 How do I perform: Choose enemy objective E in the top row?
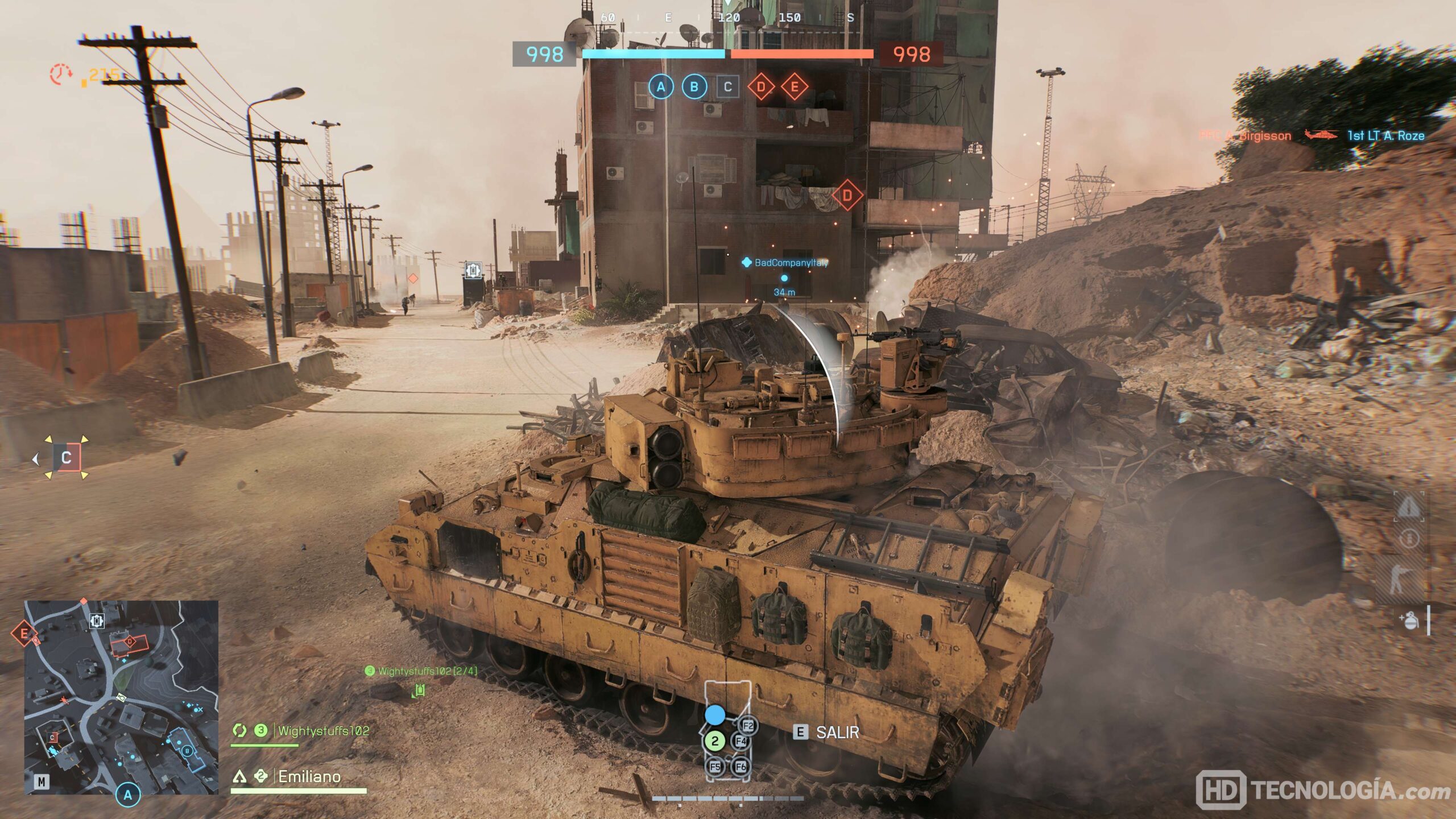(795, 87)
